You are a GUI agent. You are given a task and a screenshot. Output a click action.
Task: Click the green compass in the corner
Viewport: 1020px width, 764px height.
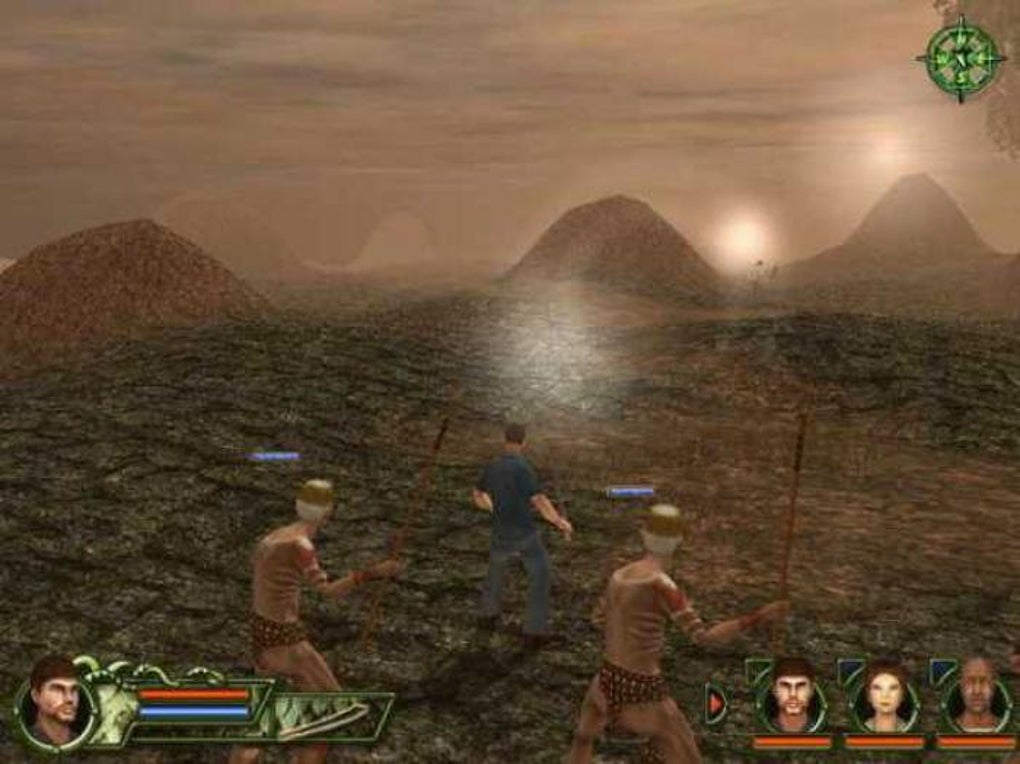961,58
